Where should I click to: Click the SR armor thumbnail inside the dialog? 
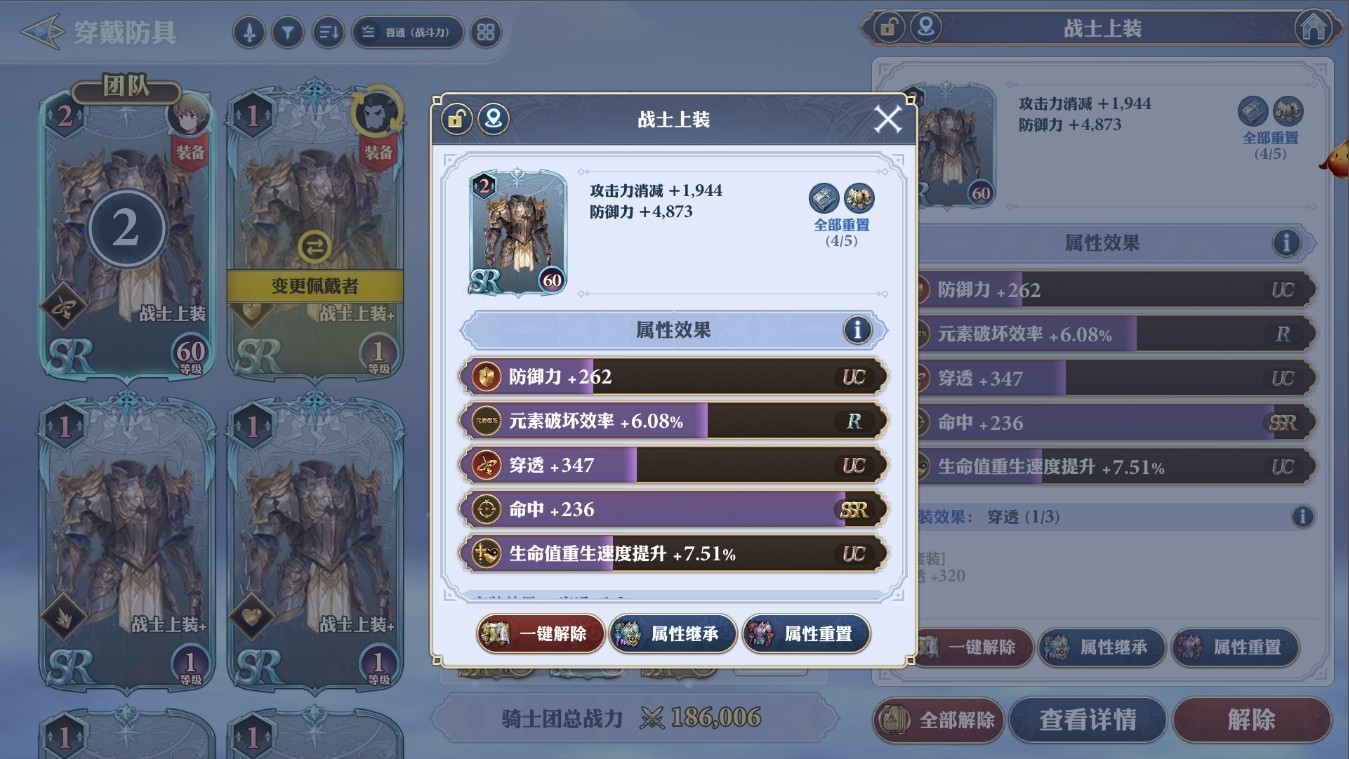point(516,231)
